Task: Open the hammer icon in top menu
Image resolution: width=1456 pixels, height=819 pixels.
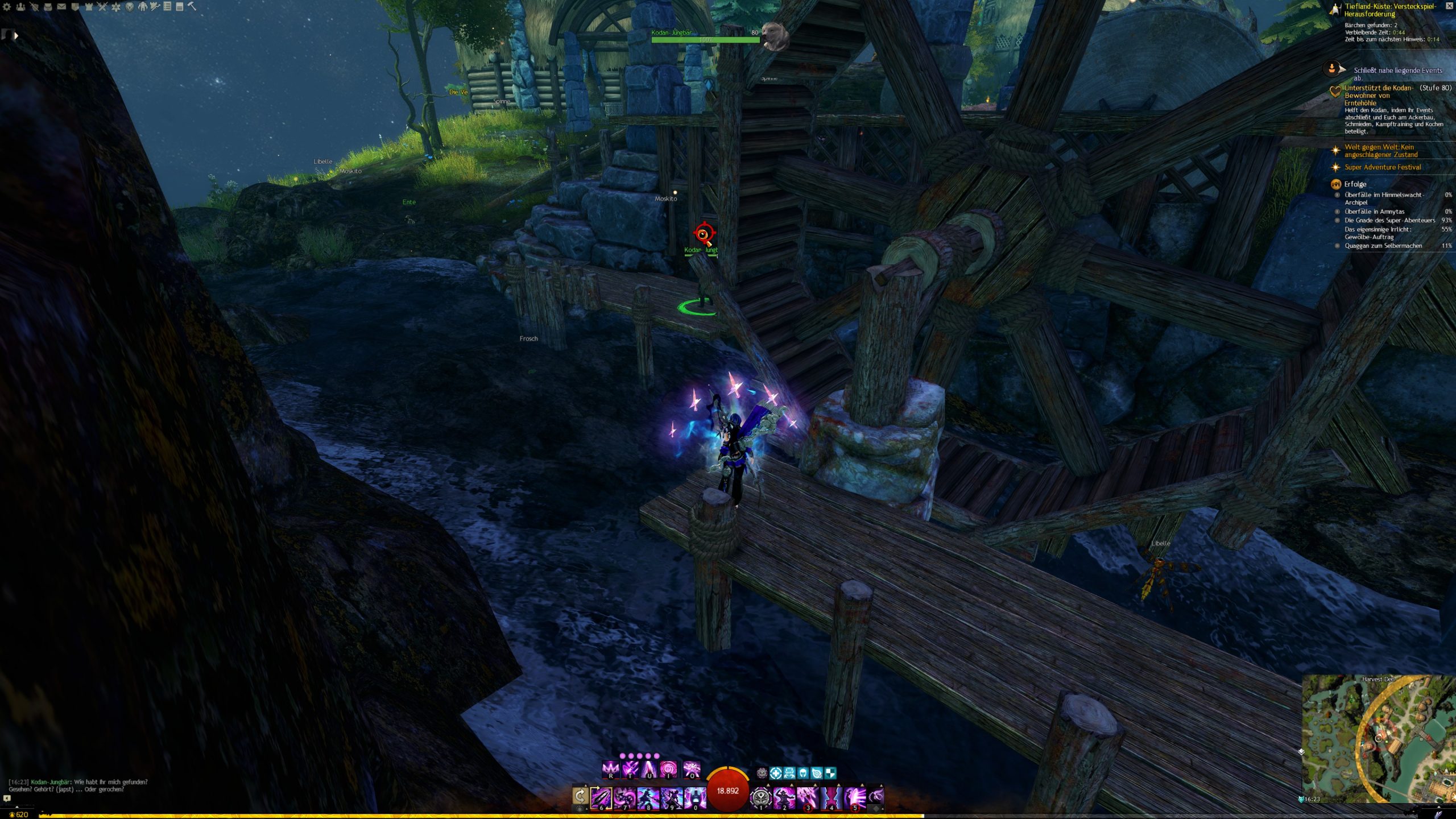Action: click(x=192, y=6)
